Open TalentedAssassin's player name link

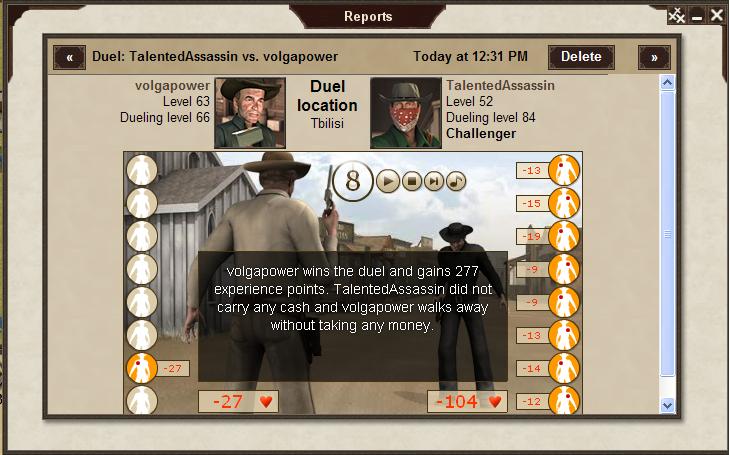[x=500, y=86]
